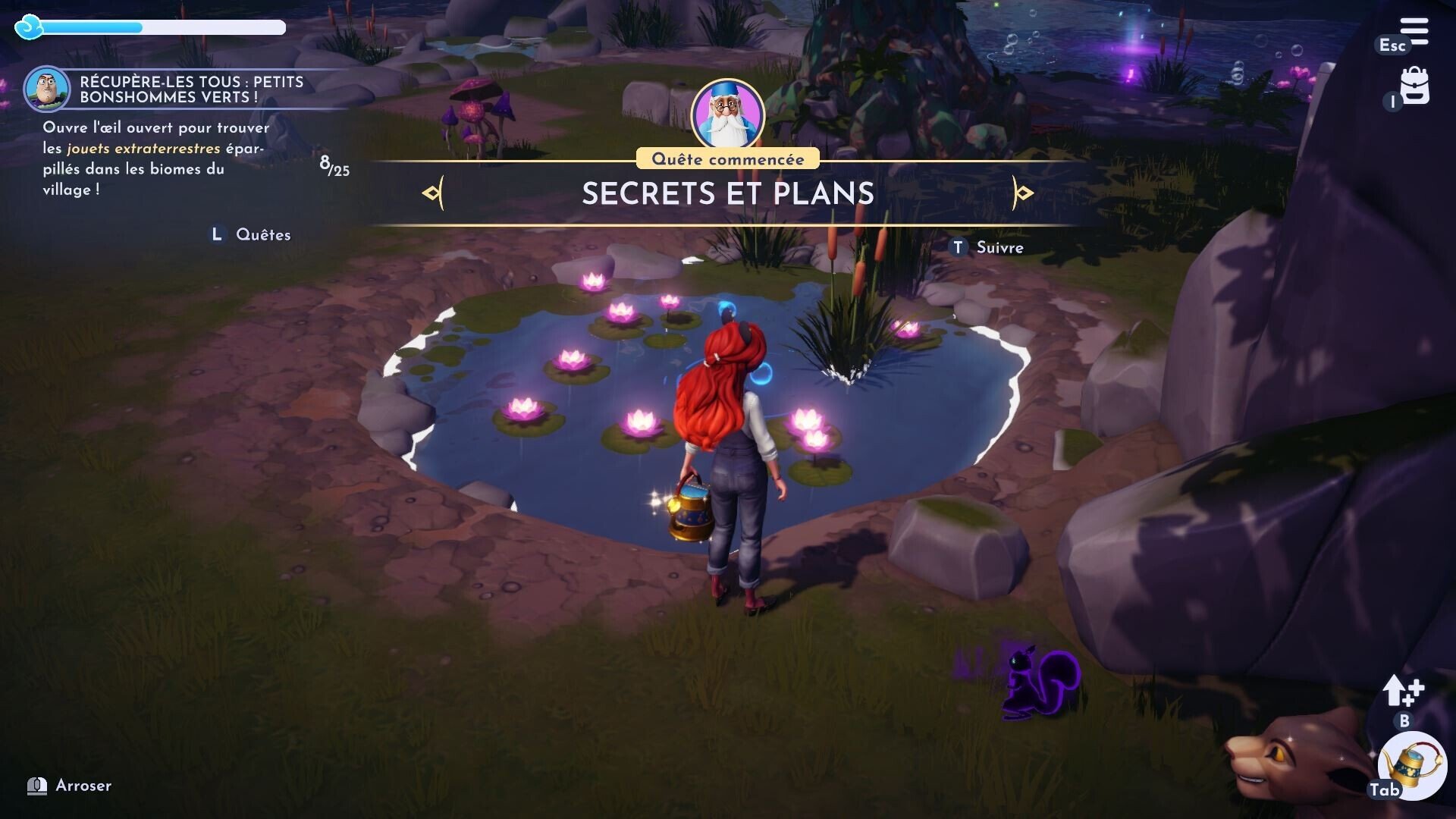This screenshot has width=1456, height=819.
Task: Click the door icon next to Arroser
Action: pos(36,786)
